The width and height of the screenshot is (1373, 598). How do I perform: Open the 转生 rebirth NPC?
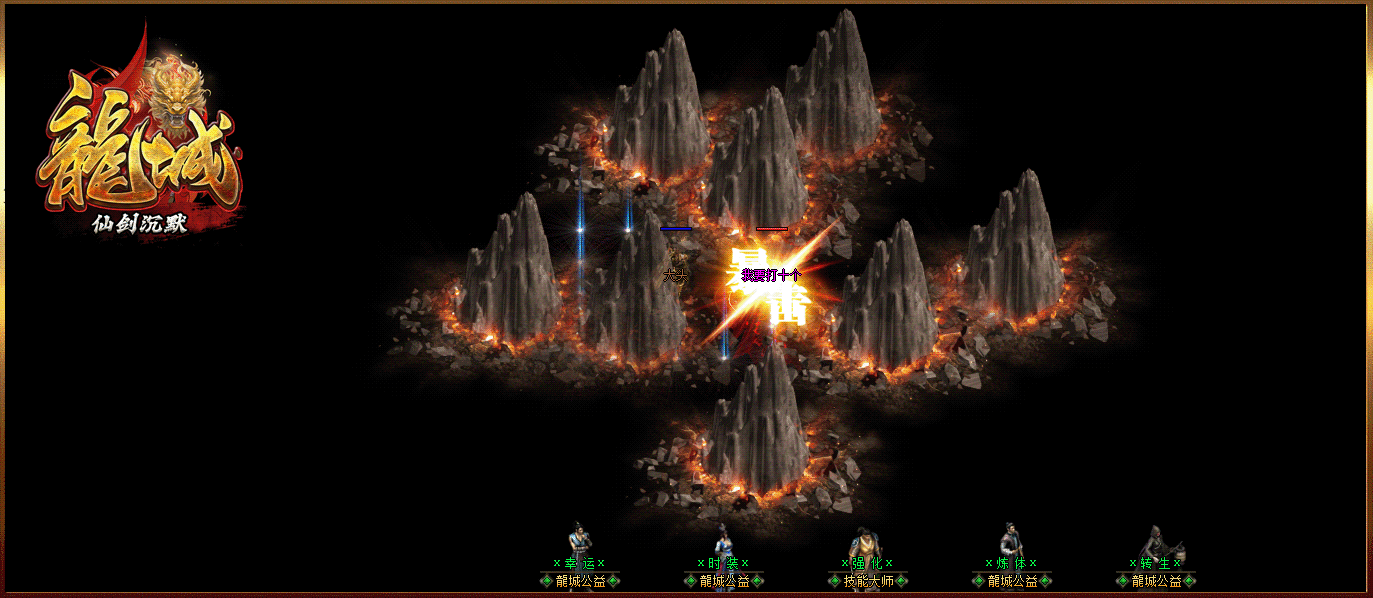tap(1155, 564)
